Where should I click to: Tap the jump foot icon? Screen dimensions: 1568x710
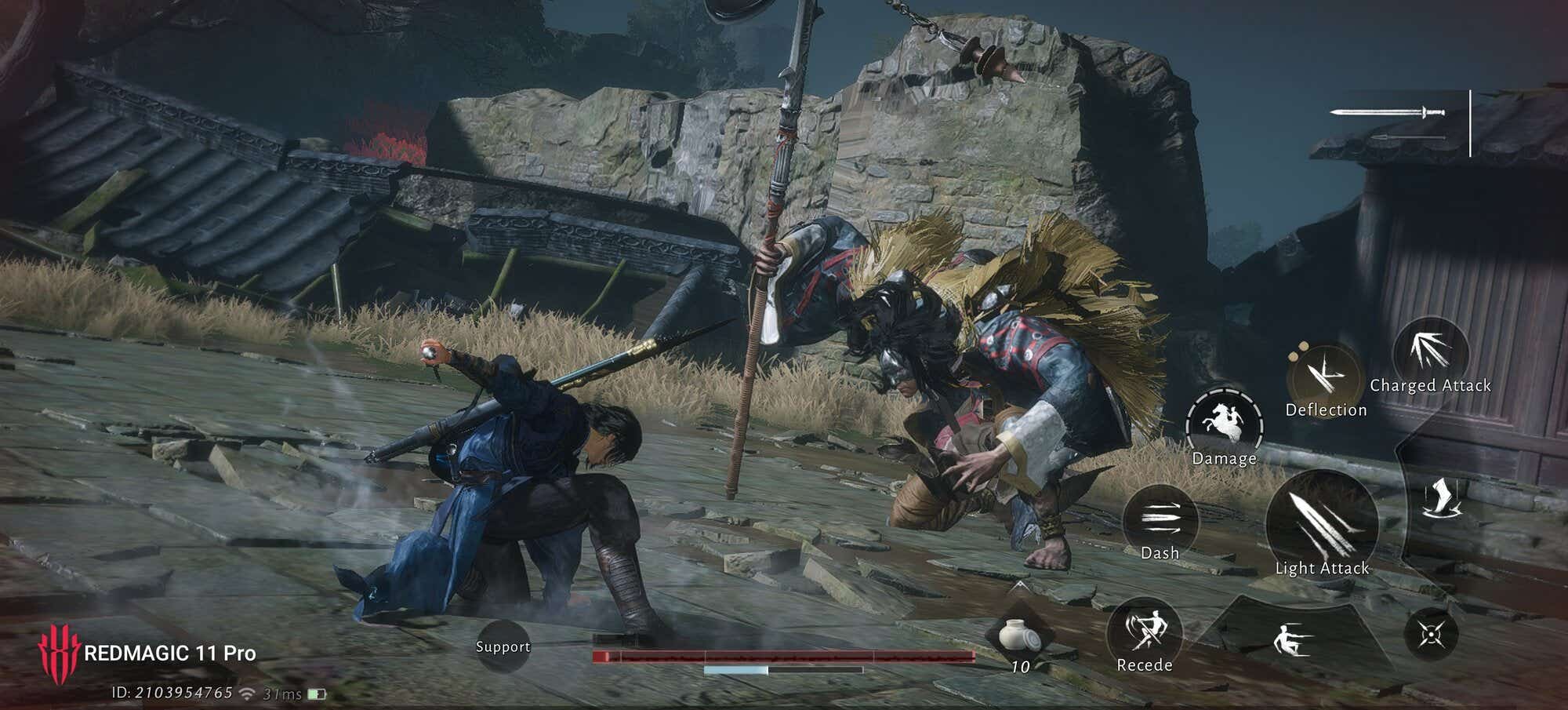[x=1443, y=499]
